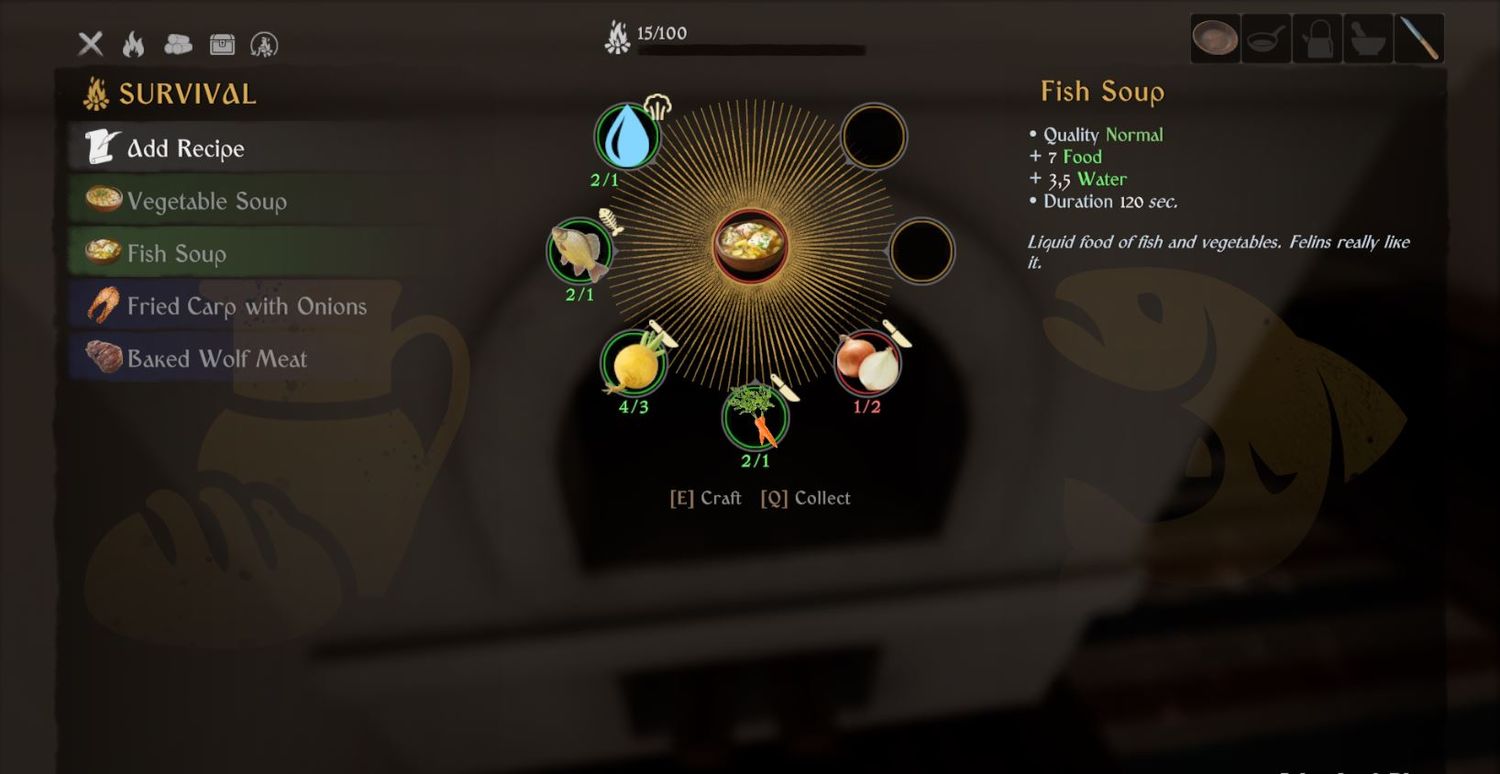The image size is (1500, 774).
Task: Select the kettle tool slot
Action: [x=1317, y=40]
